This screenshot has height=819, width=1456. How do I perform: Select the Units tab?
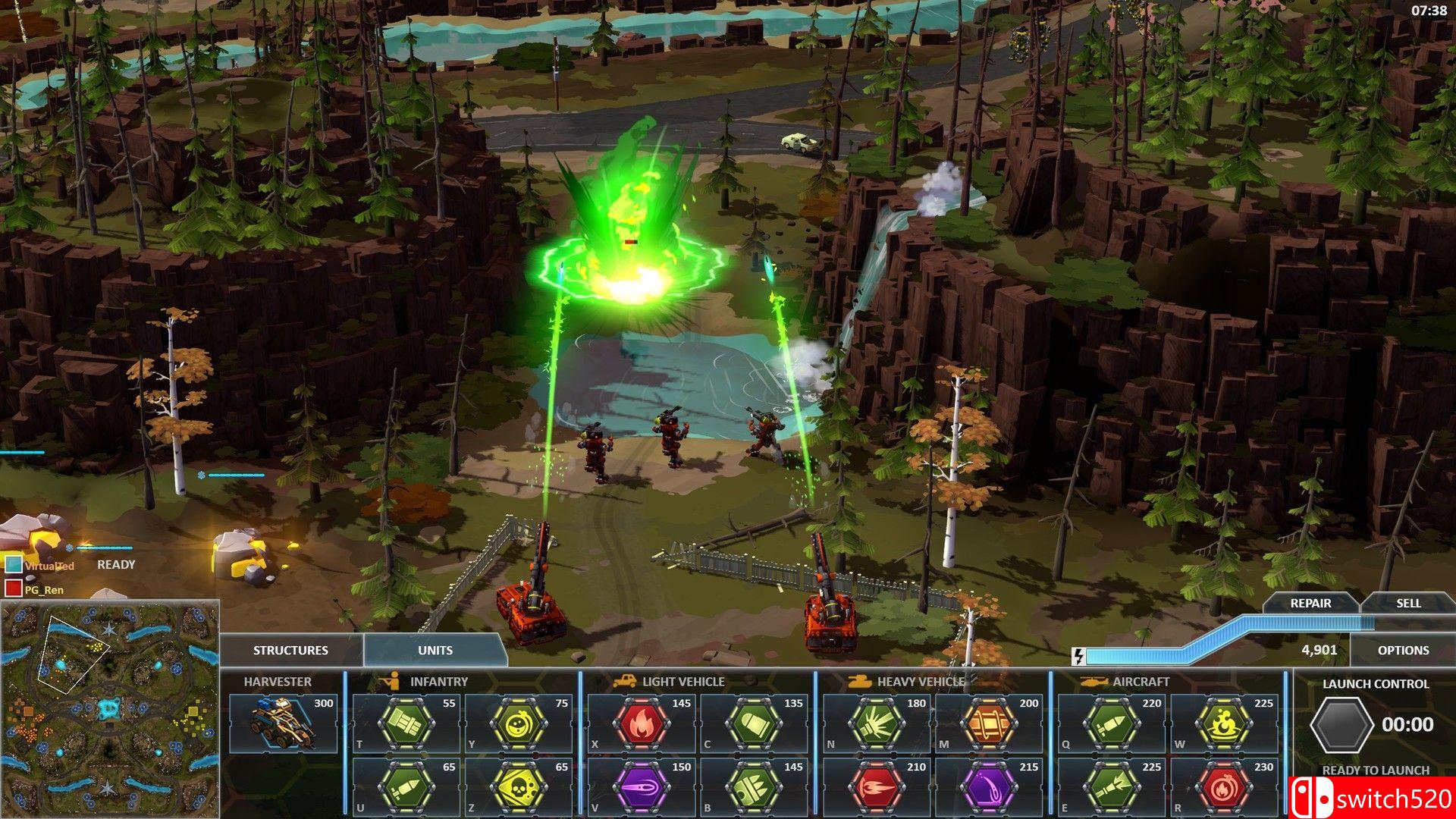(x=435, y=650)
